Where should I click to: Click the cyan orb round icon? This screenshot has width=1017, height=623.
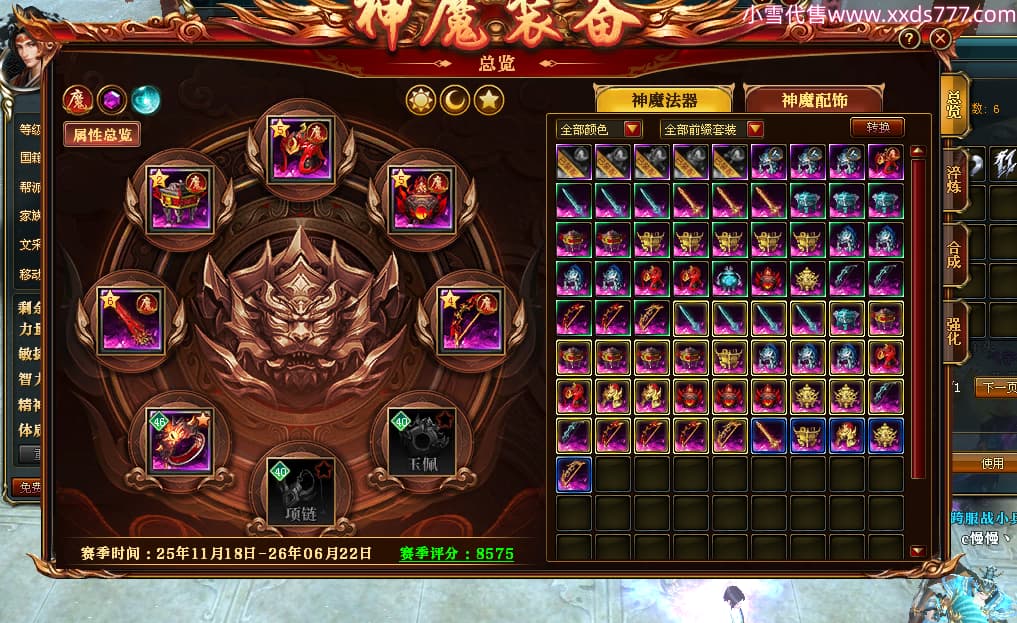[x=146, y=99]
